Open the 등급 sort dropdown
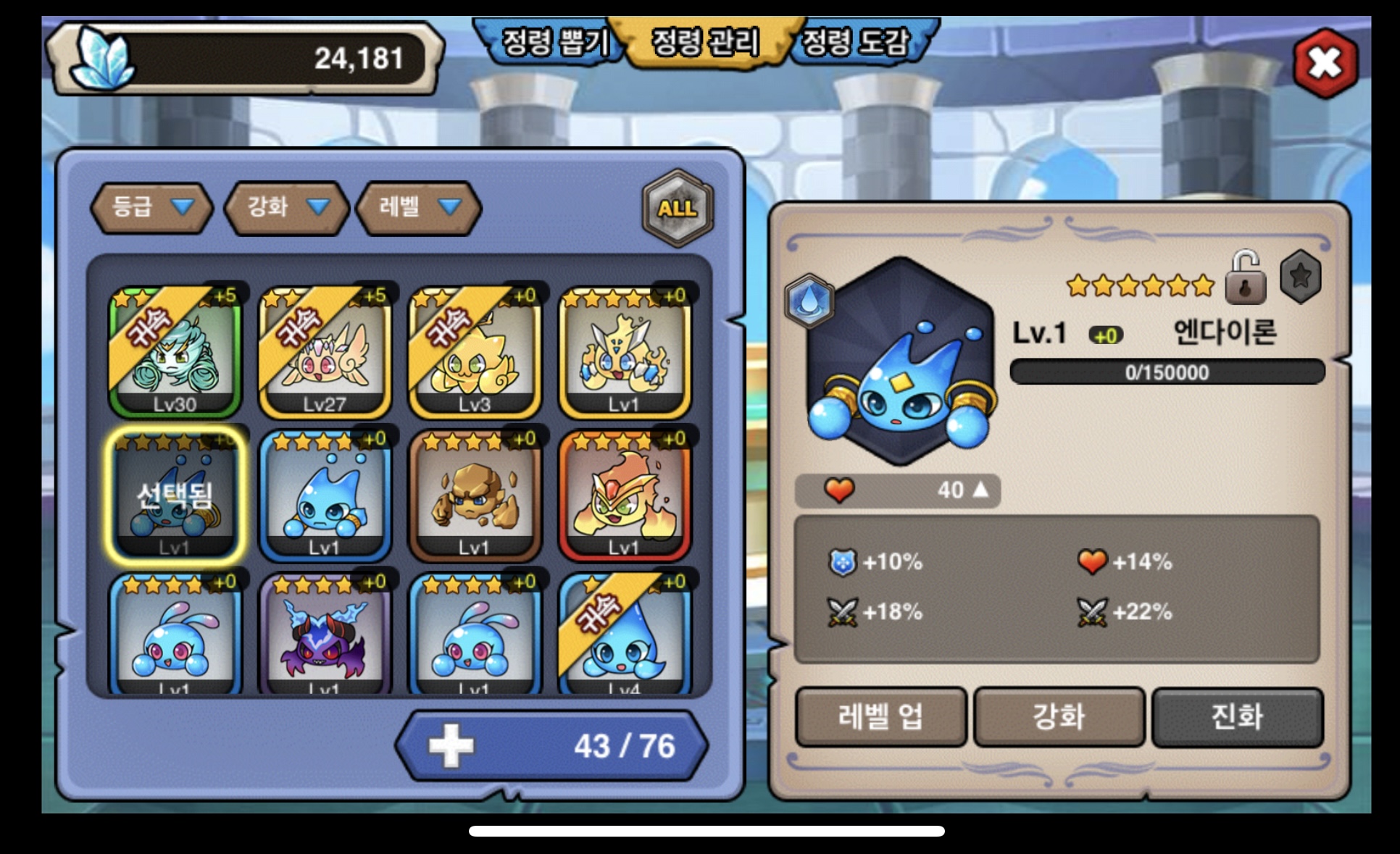This screenshot has width=1400, height=854. [151, 208]
